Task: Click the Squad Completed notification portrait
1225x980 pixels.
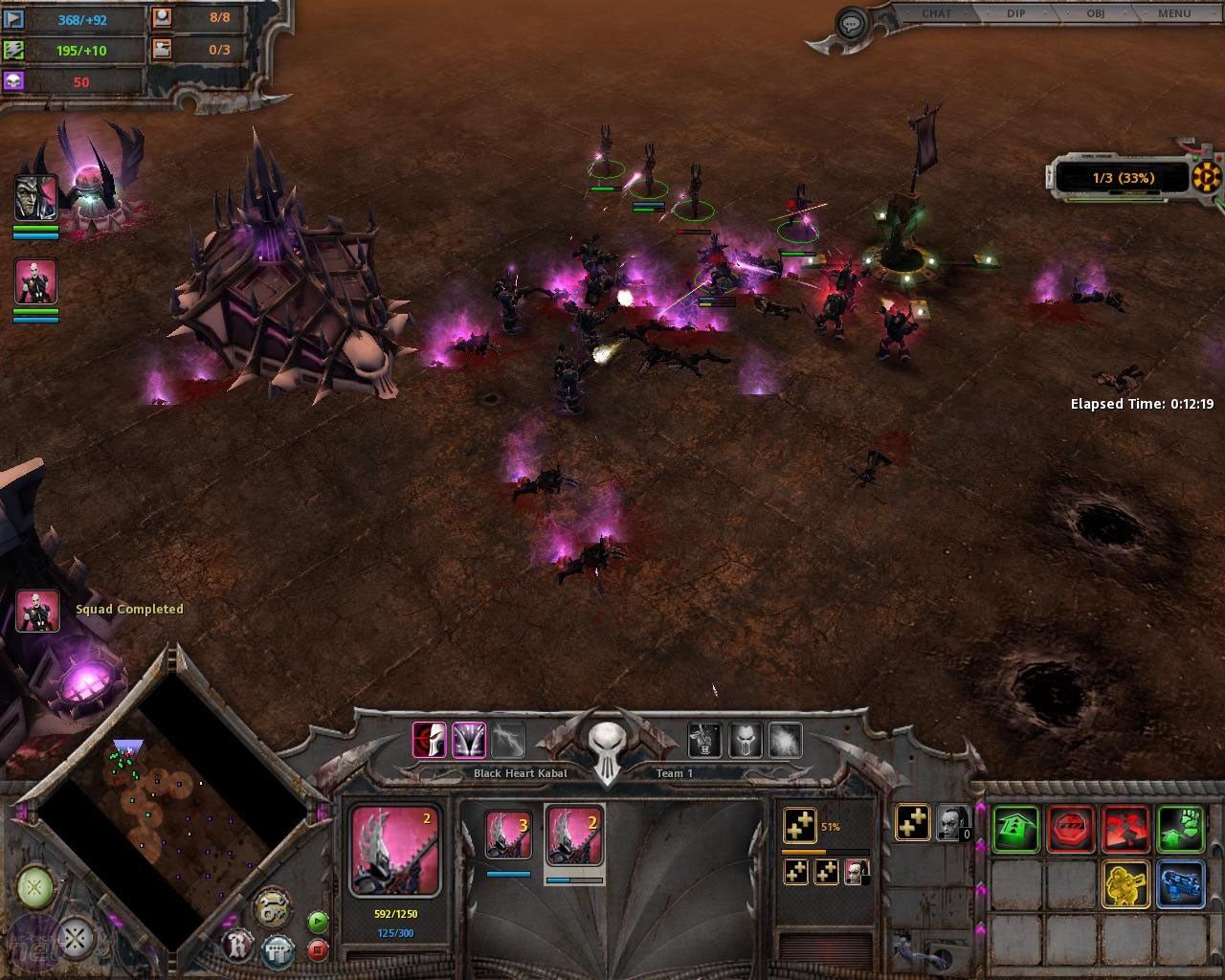Action: click(x=37, y=610)
